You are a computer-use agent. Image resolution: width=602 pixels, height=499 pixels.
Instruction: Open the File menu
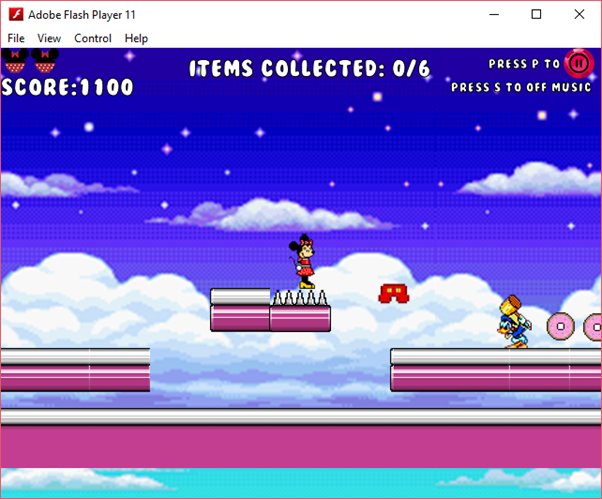click(16, 38)
